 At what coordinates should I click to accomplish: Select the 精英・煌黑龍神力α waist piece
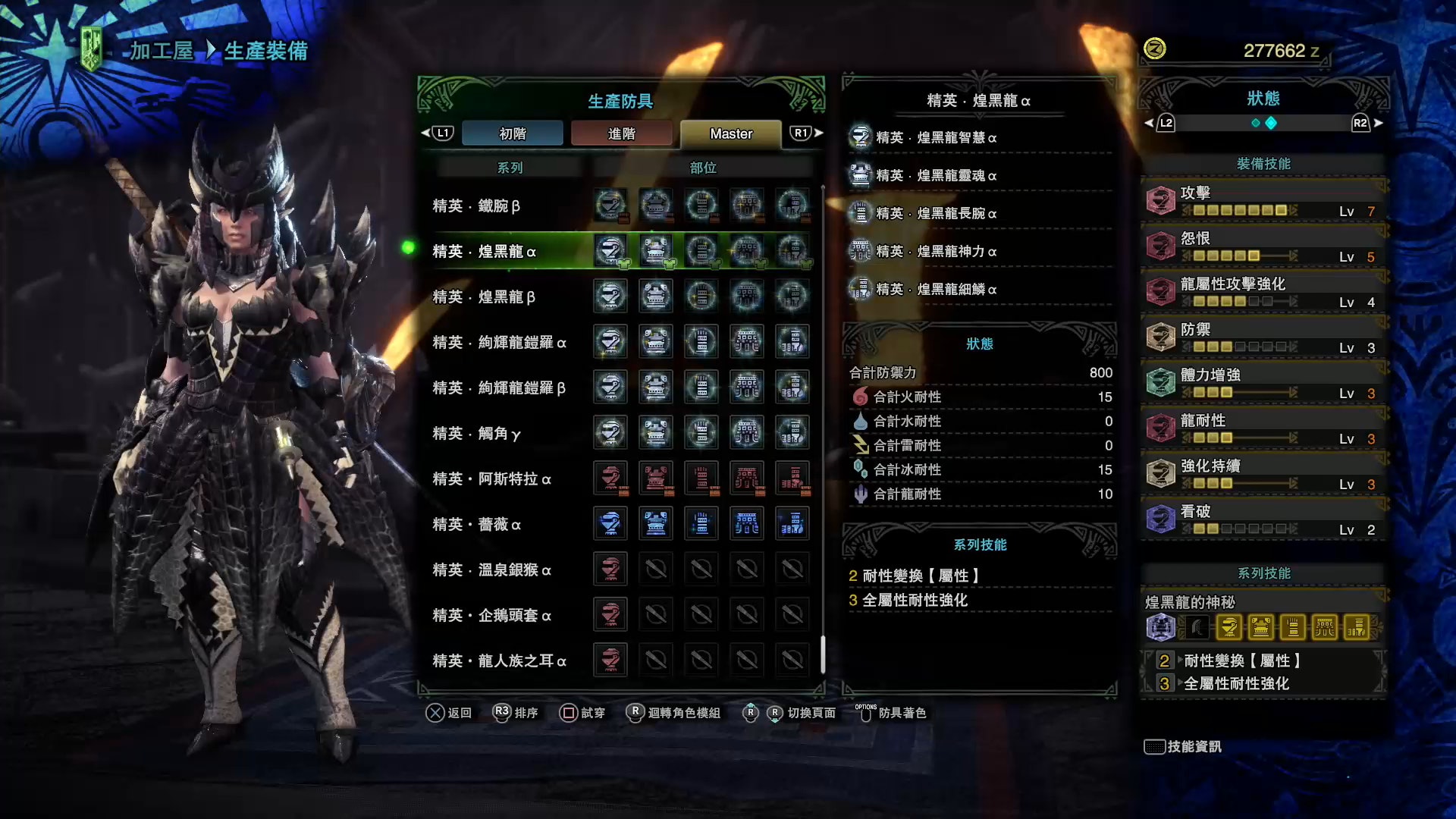936,252
